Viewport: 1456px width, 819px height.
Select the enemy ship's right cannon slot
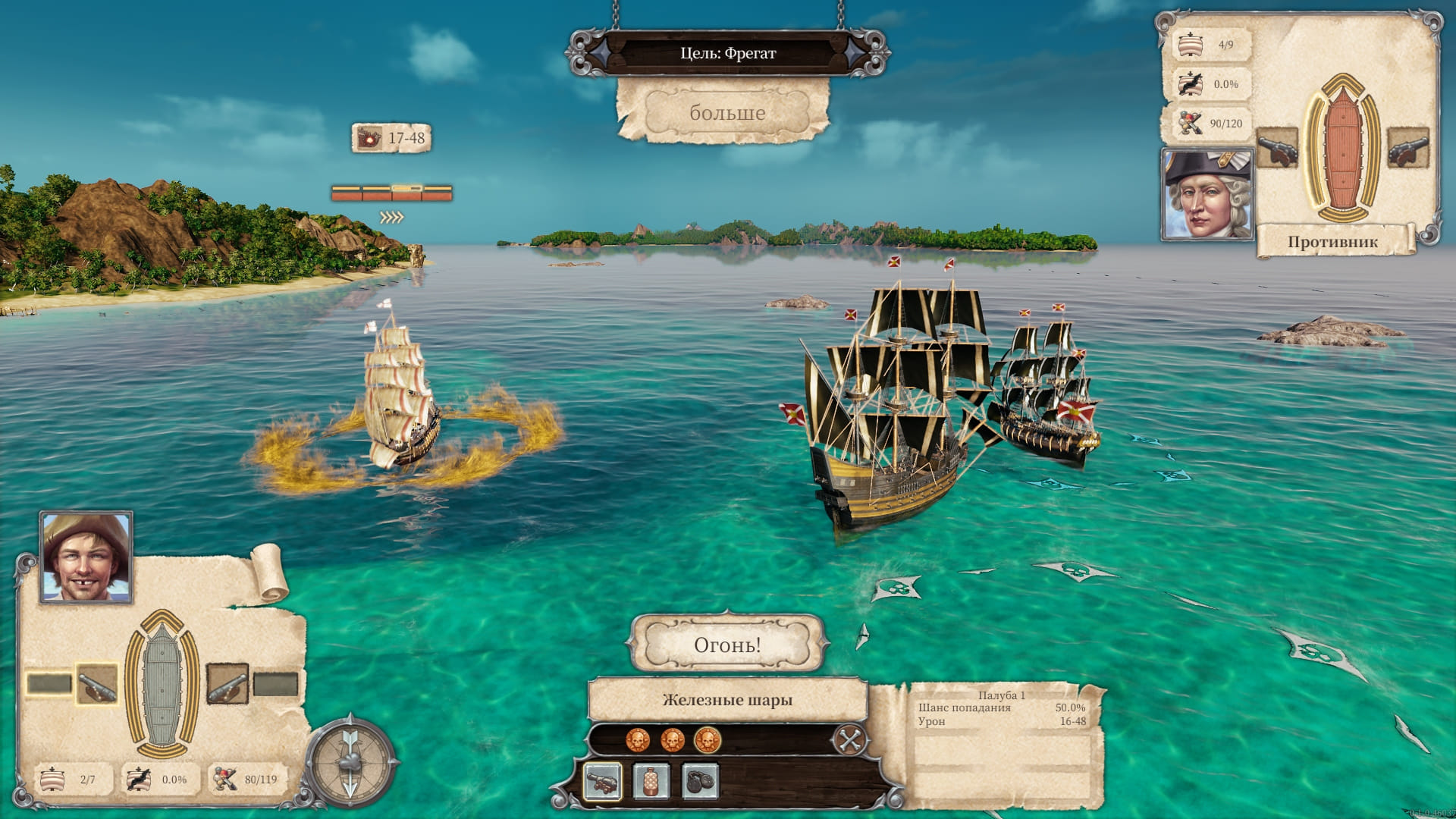[1407, 148]
